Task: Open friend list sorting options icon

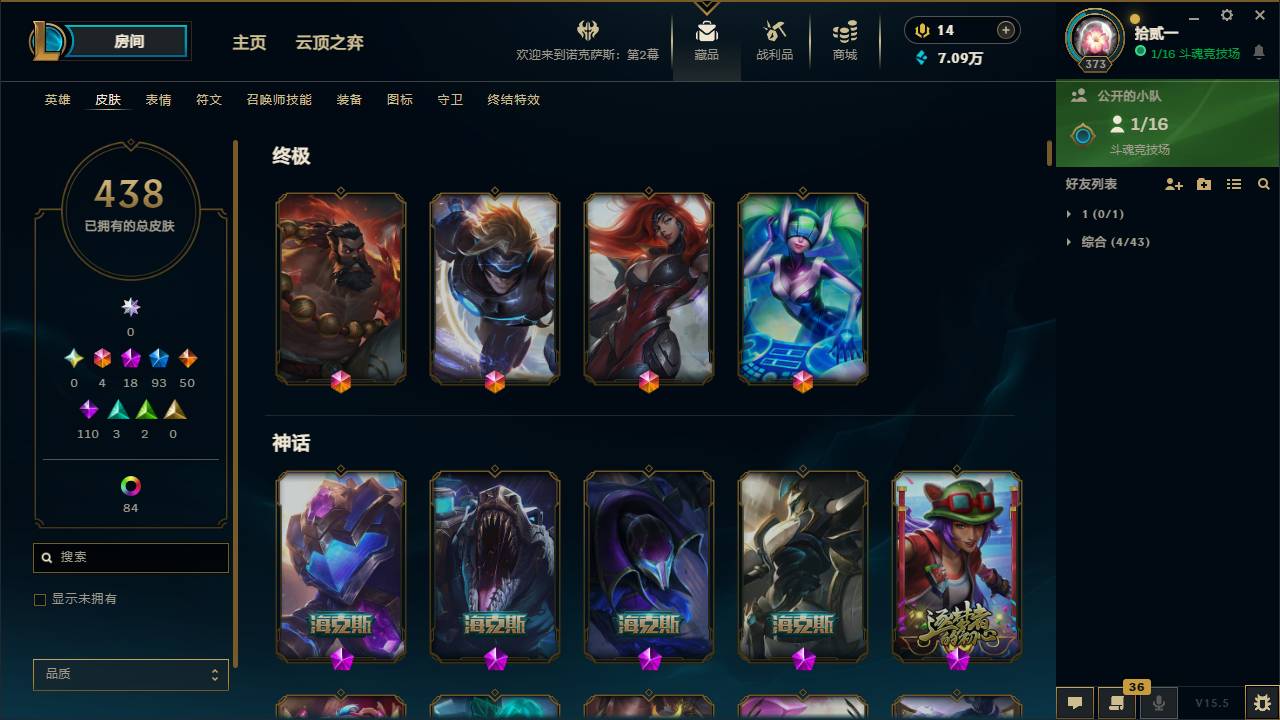Action: (x=1234, y=183)
